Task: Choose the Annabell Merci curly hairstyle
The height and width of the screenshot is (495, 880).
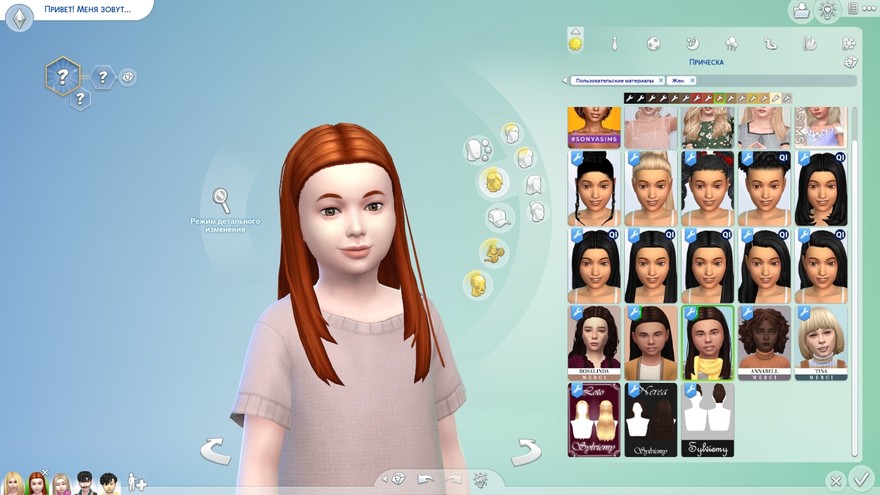Action: click(x=765, y=341)
